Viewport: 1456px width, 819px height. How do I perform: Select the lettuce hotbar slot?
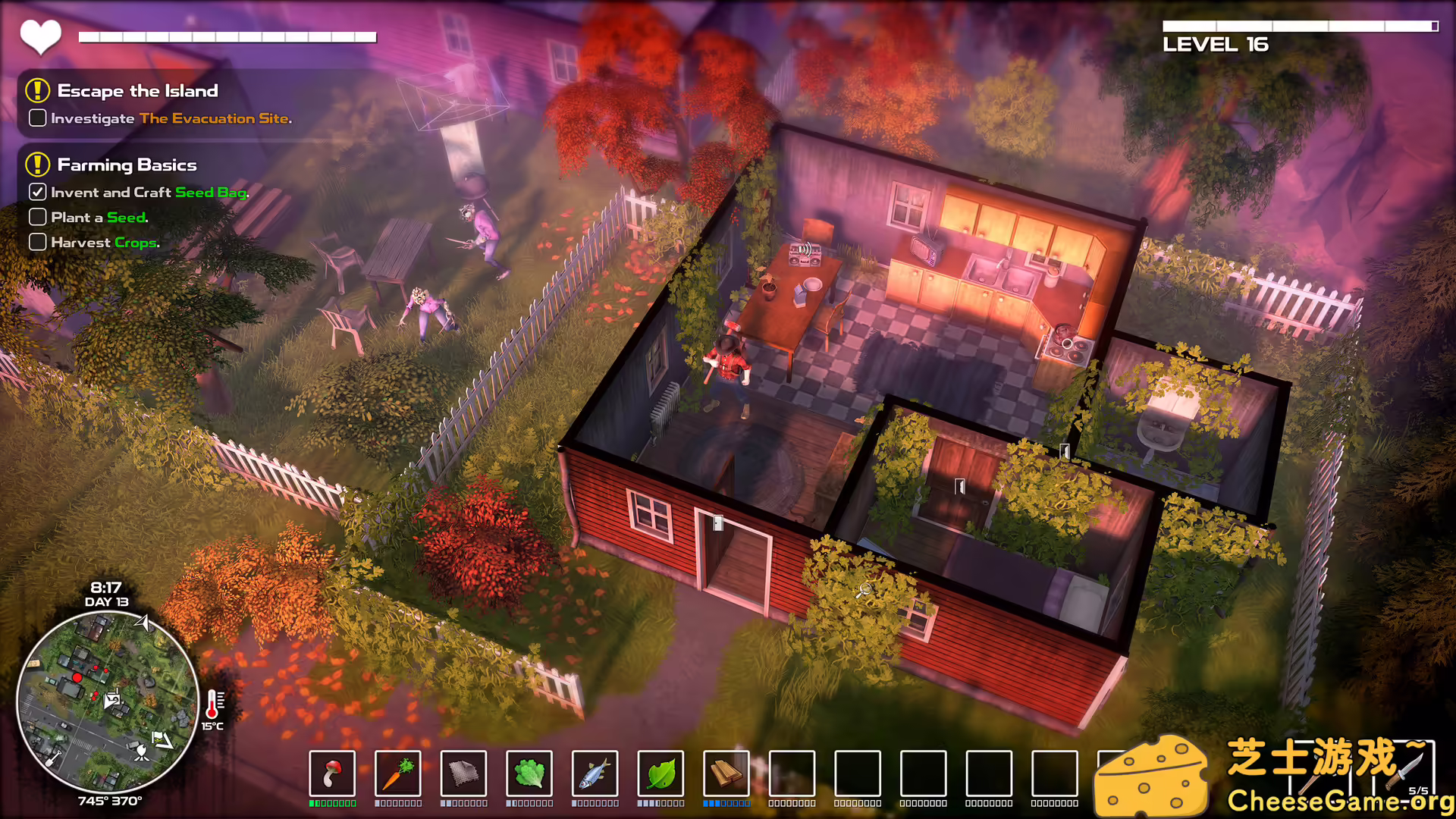[529, 773]
